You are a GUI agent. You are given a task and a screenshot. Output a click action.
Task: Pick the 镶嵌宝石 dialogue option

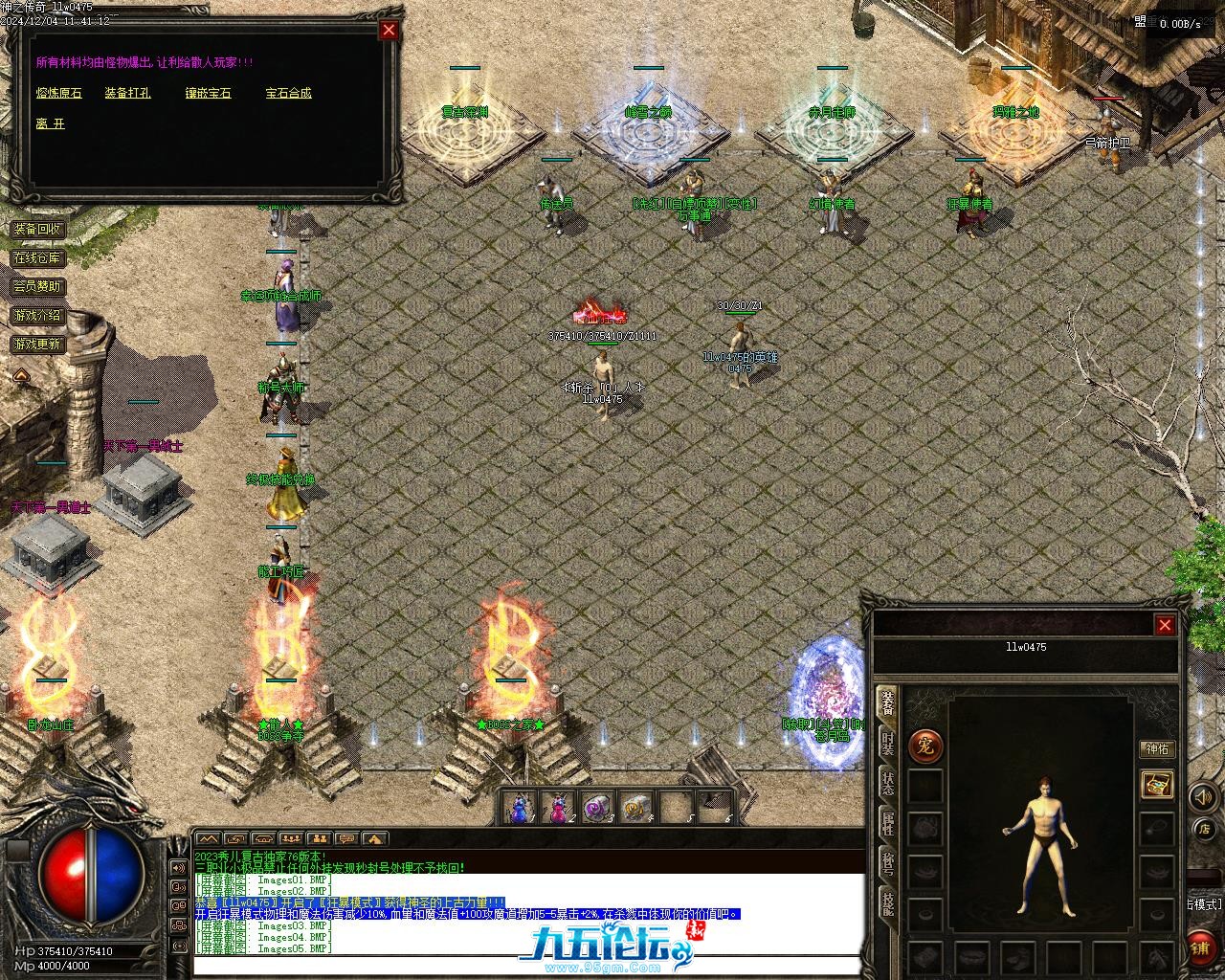208,93
